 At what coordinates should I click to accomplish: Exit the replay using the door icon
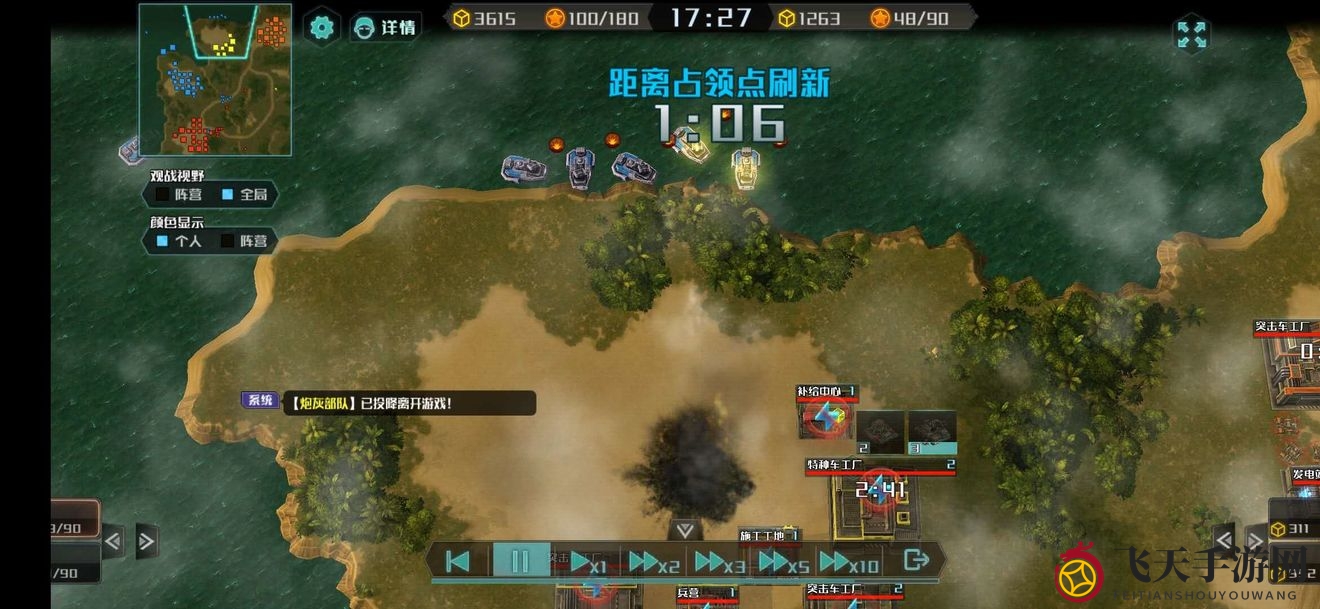point(915,560)
